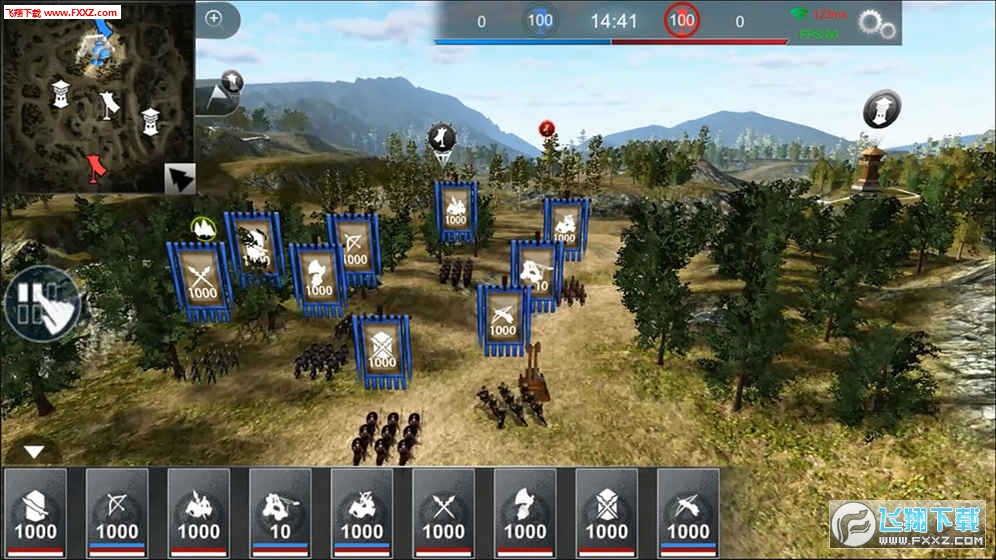Image resolution: width=996 pixels, height=560 pixels.
Task: Select the crossbow banner on battlefield
Action: click(503, 319)
